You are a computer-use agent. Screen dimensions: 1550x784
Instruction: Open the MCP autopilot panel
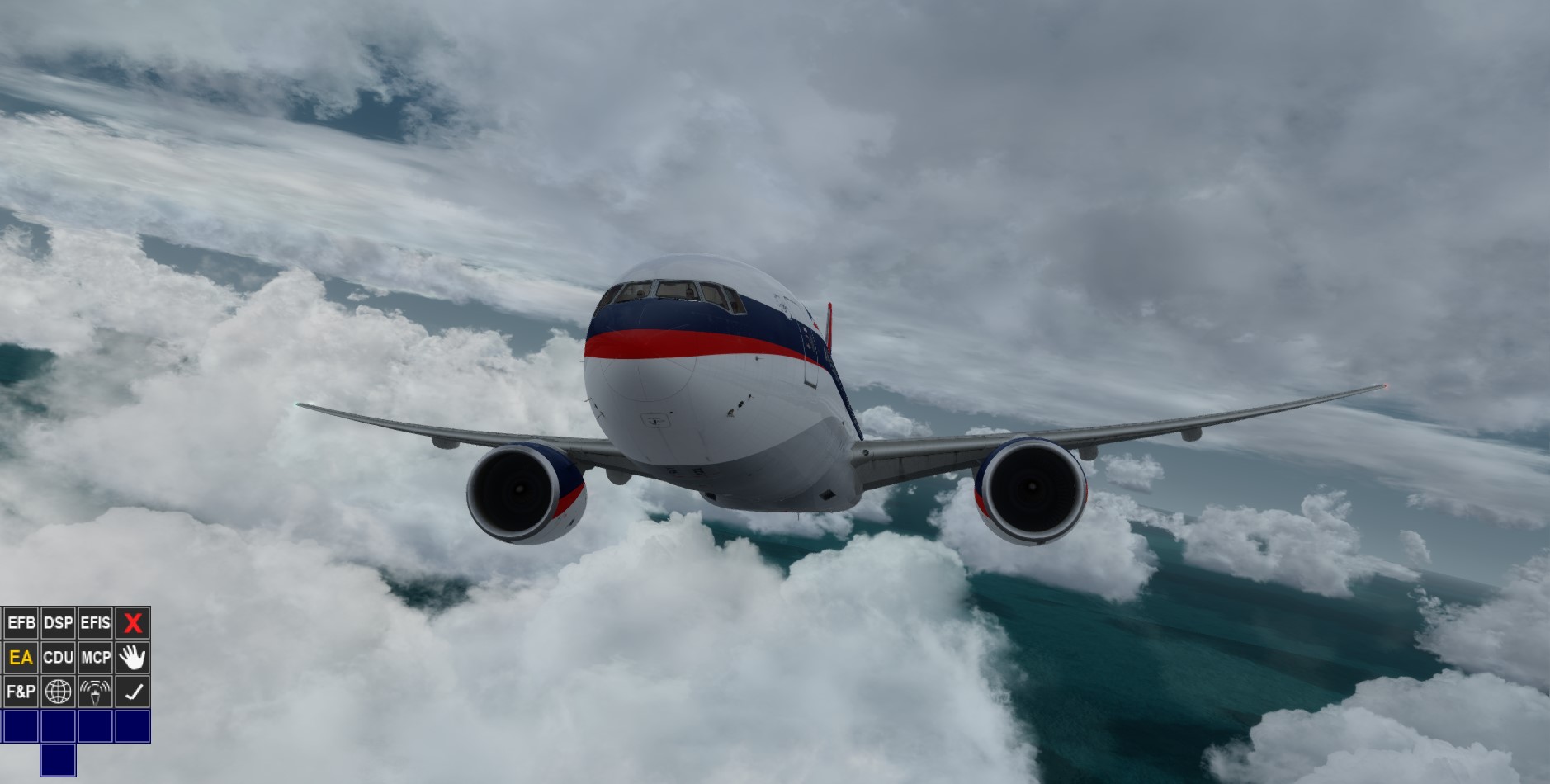pos(93,658)
